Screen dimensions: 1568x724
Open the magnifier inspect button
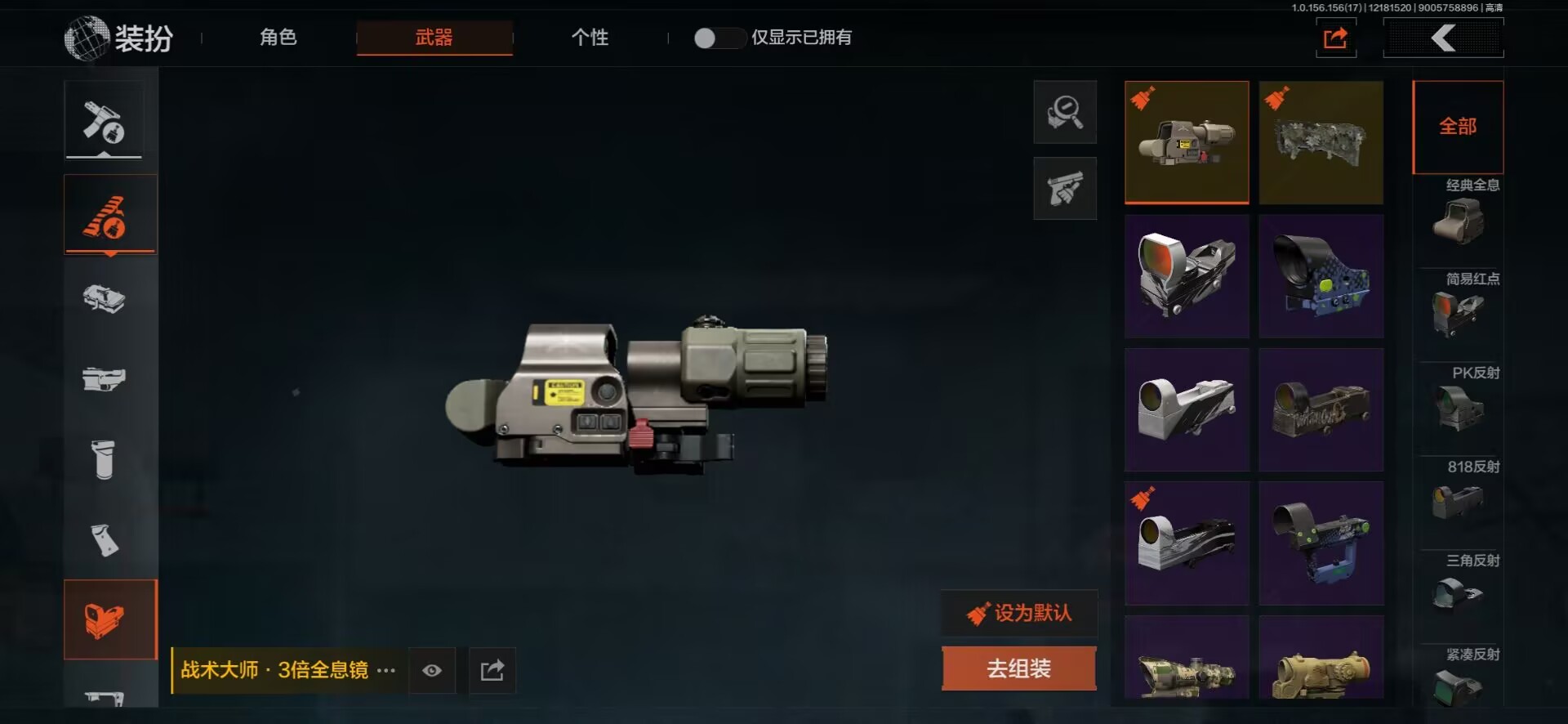coord(1065,113)
